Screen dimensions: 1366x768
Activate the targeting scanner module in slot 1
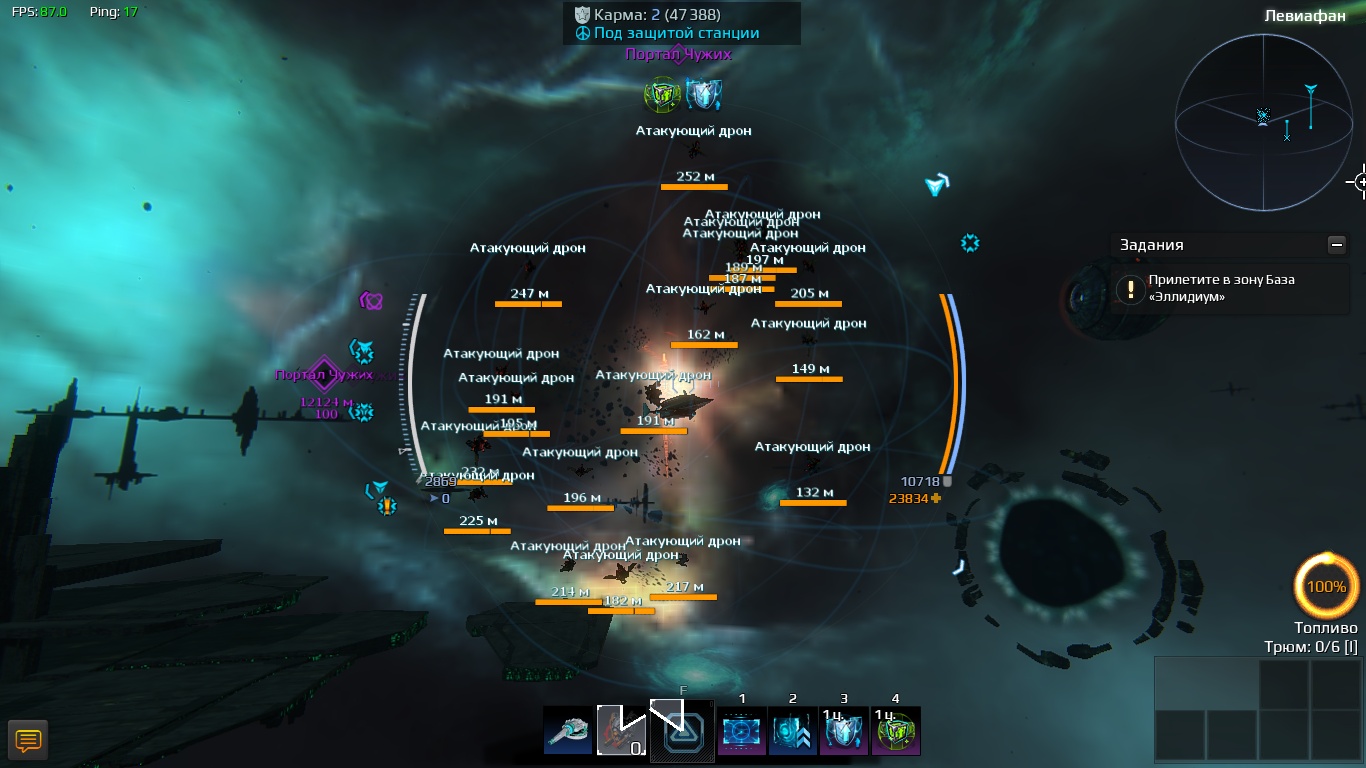click(x=742, y=731)
